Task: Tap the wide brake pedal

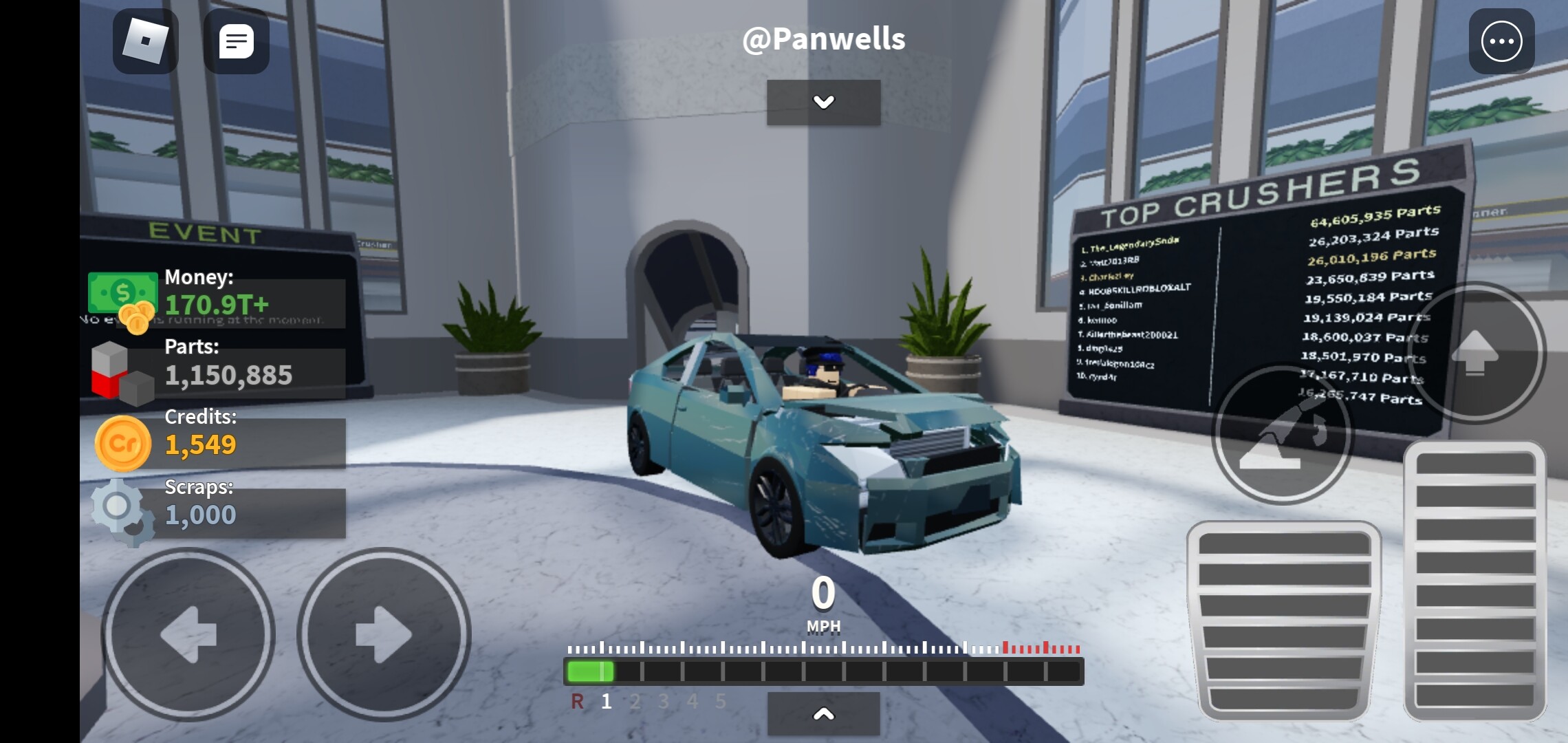Action: point(1284,621)
